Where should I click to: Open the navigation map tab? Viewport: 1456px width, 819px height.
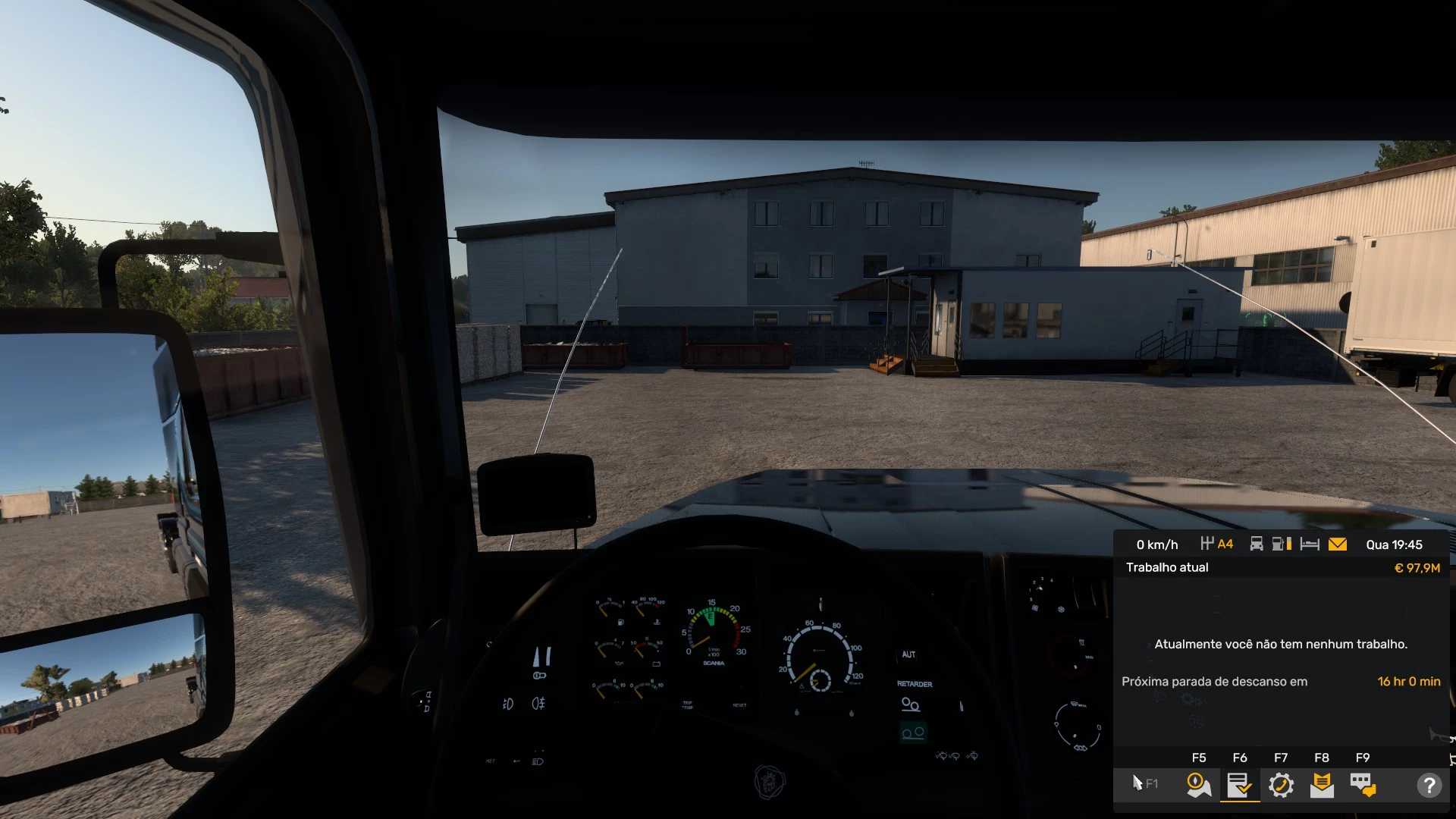pyautogui.click(x=1198, y=785)
